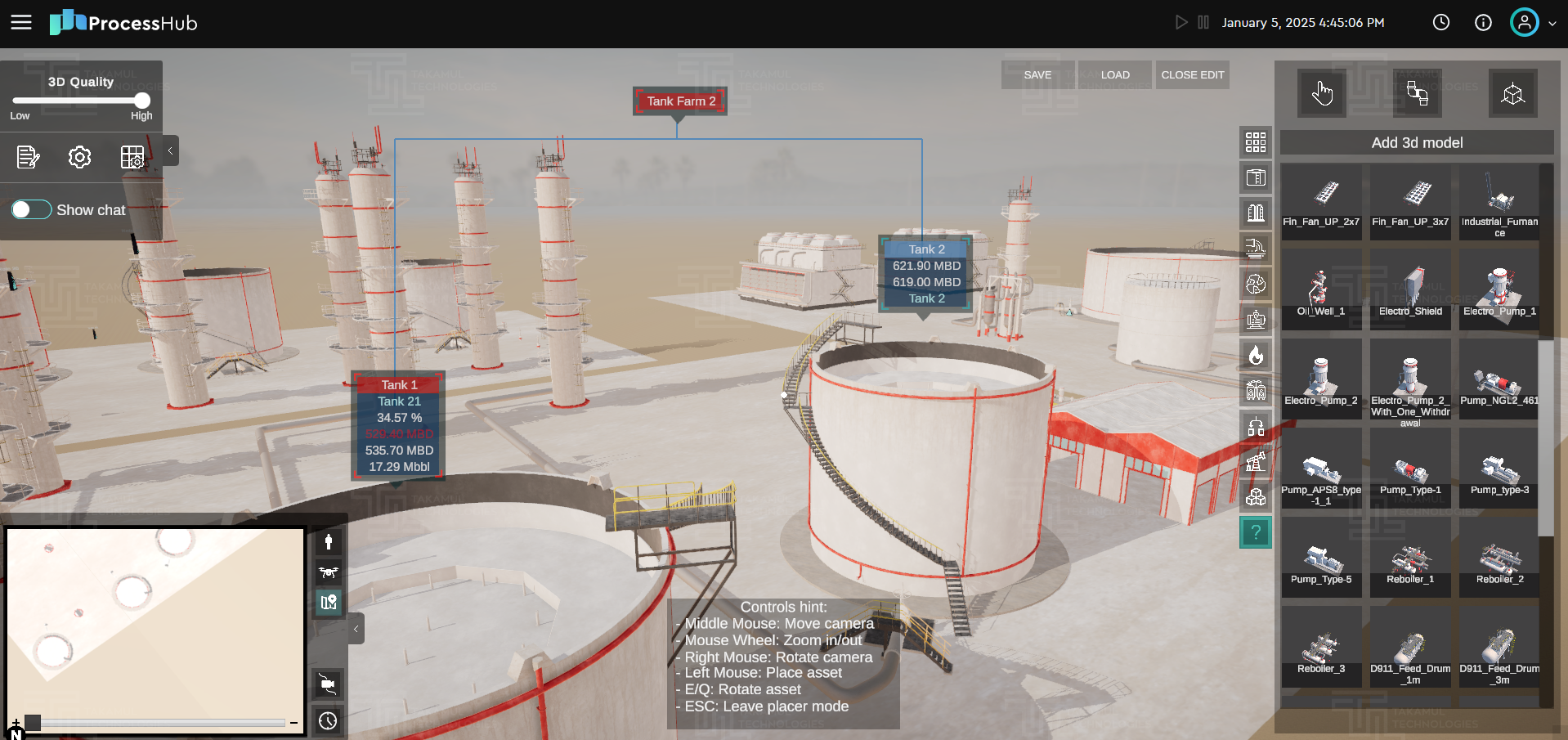Screen dimensions: 1568x740
Task: Choose the Pump_NGL2_461 model
Action: pyautogui.click(x=1499, y=380)
